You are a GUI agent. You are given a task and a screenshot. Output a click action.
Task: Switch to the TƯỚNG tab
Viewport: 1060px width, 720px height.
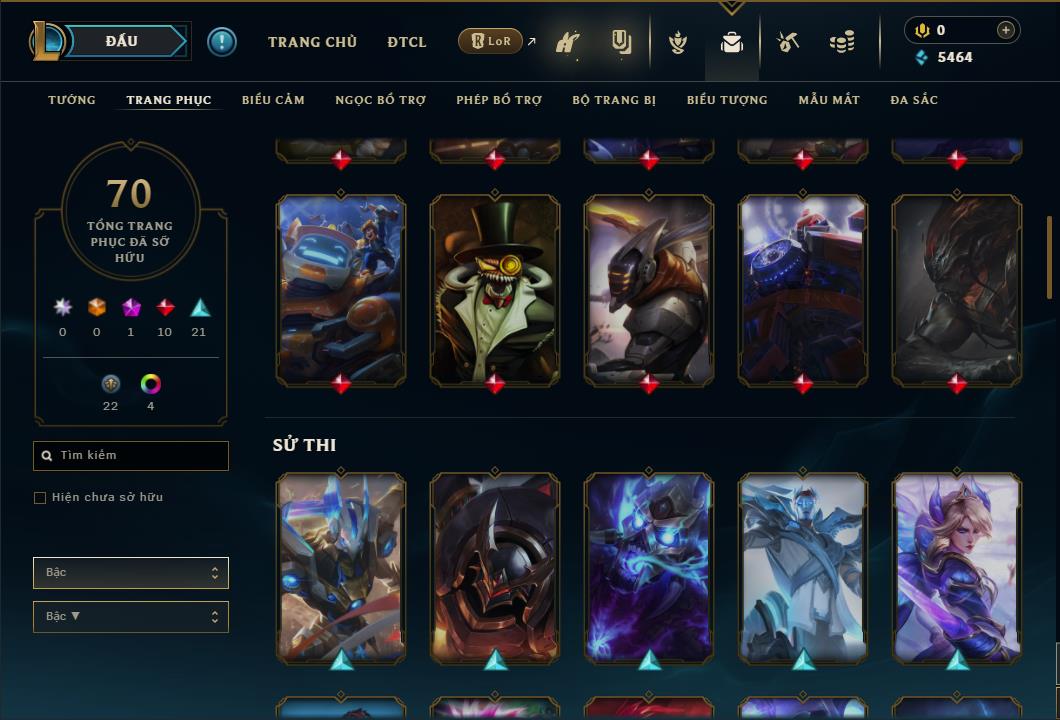coord(72,100)
